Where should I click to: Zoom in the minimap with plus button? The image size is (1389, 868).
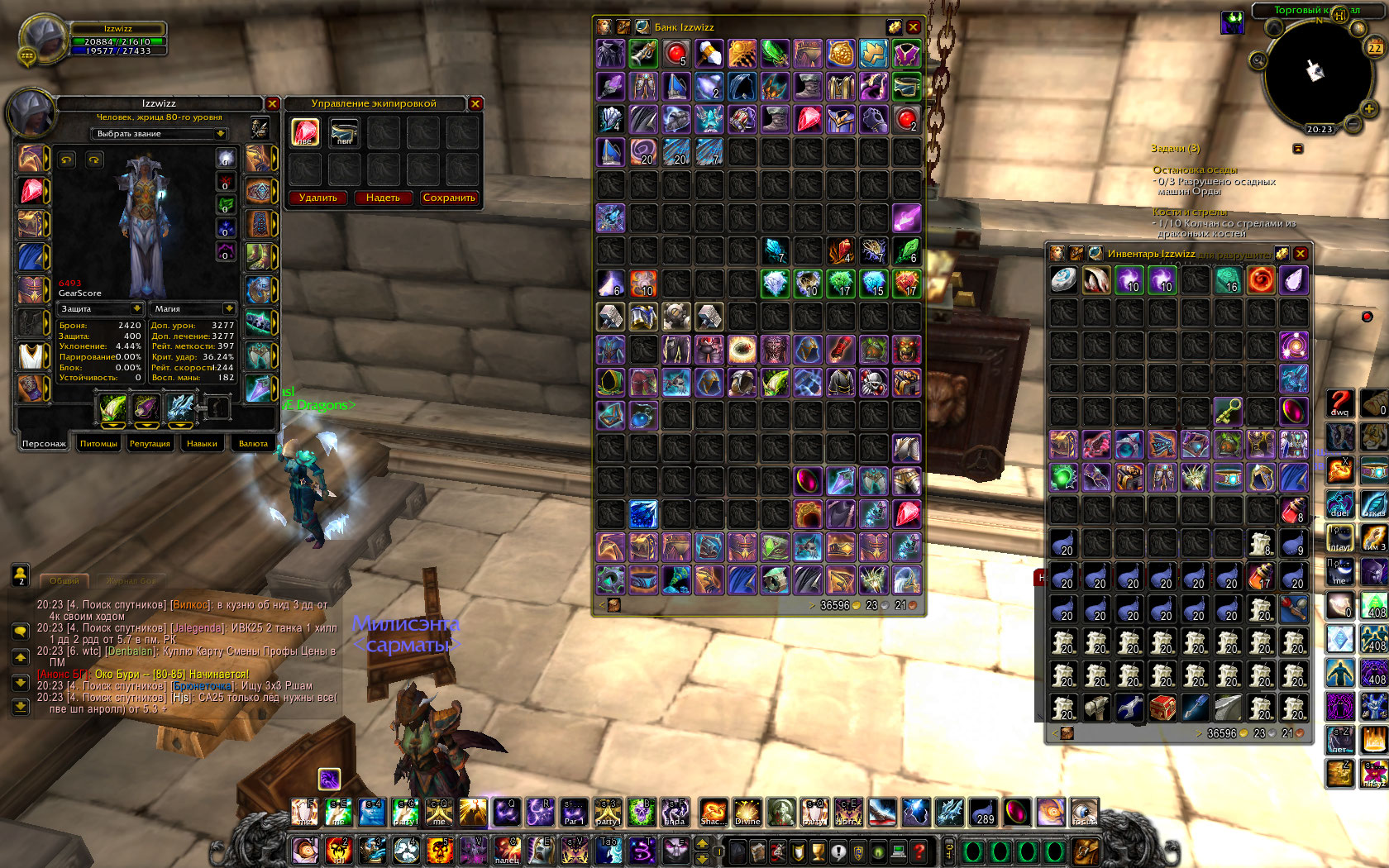pyautogui.click(x=1369, y=109)
